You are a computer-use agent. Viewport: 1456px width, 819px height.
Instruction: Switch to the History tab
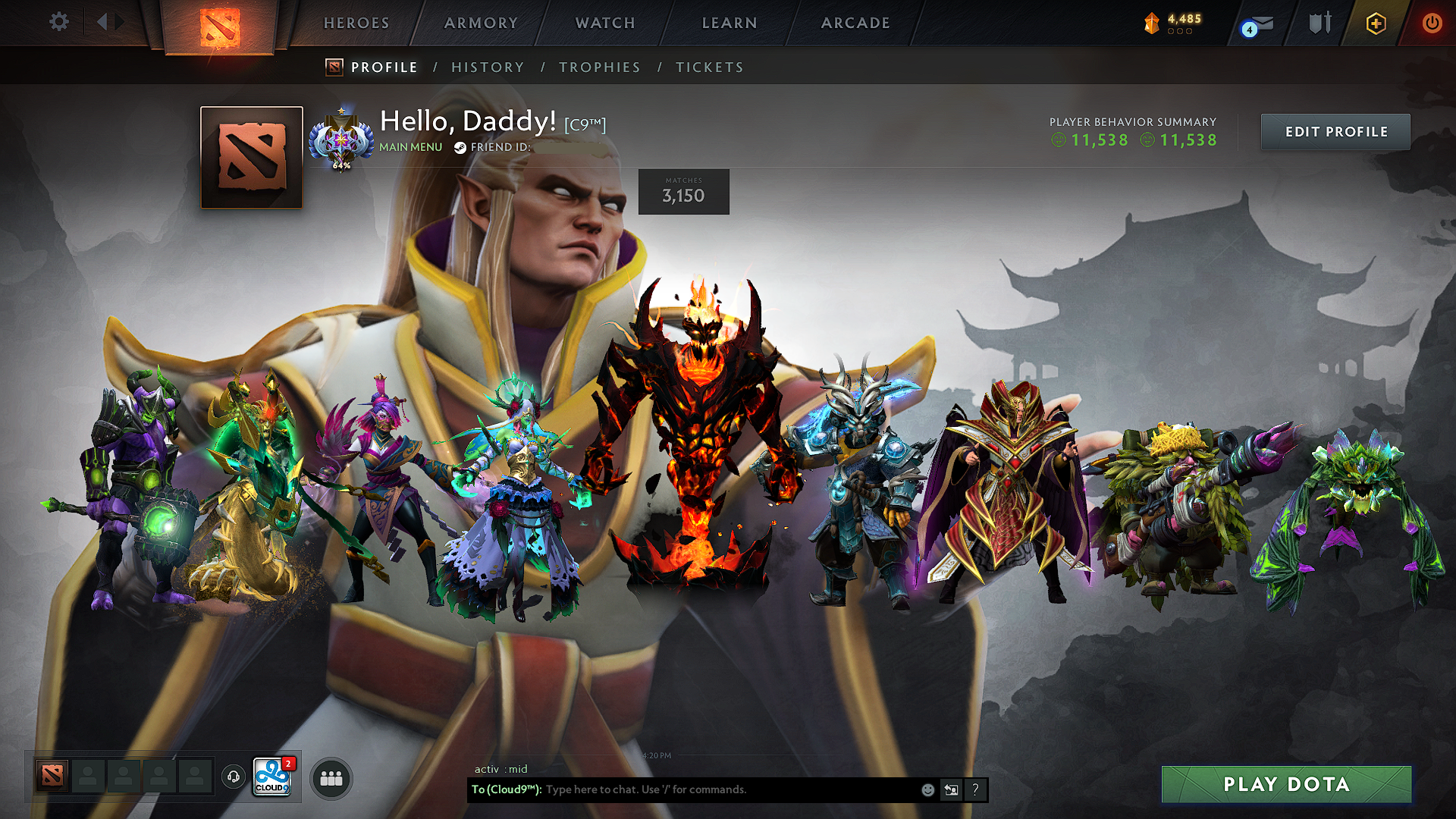coord(487,67)
